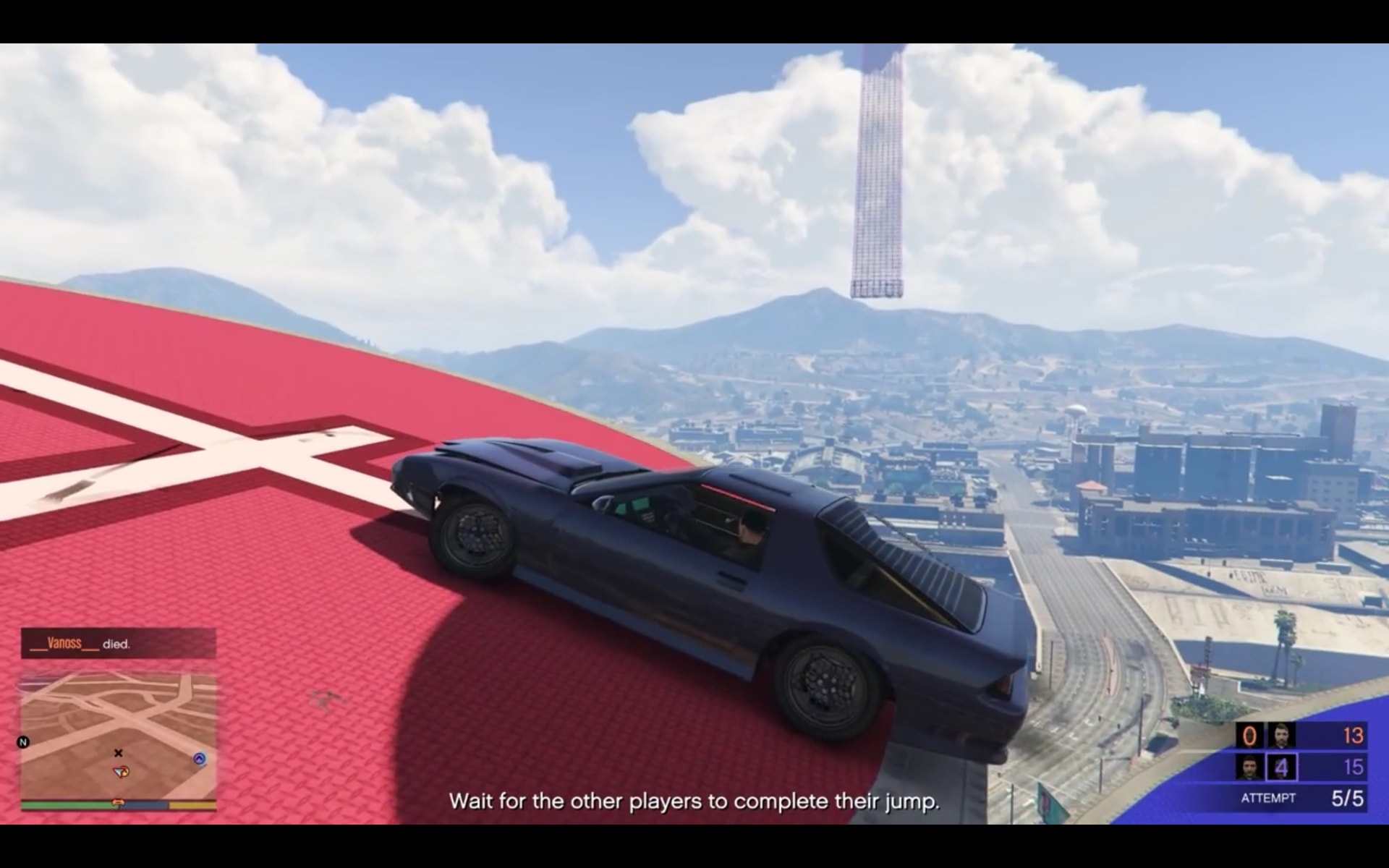
Task: Select the highlighted player avatar next to 4
Action: coord(1250,767)
